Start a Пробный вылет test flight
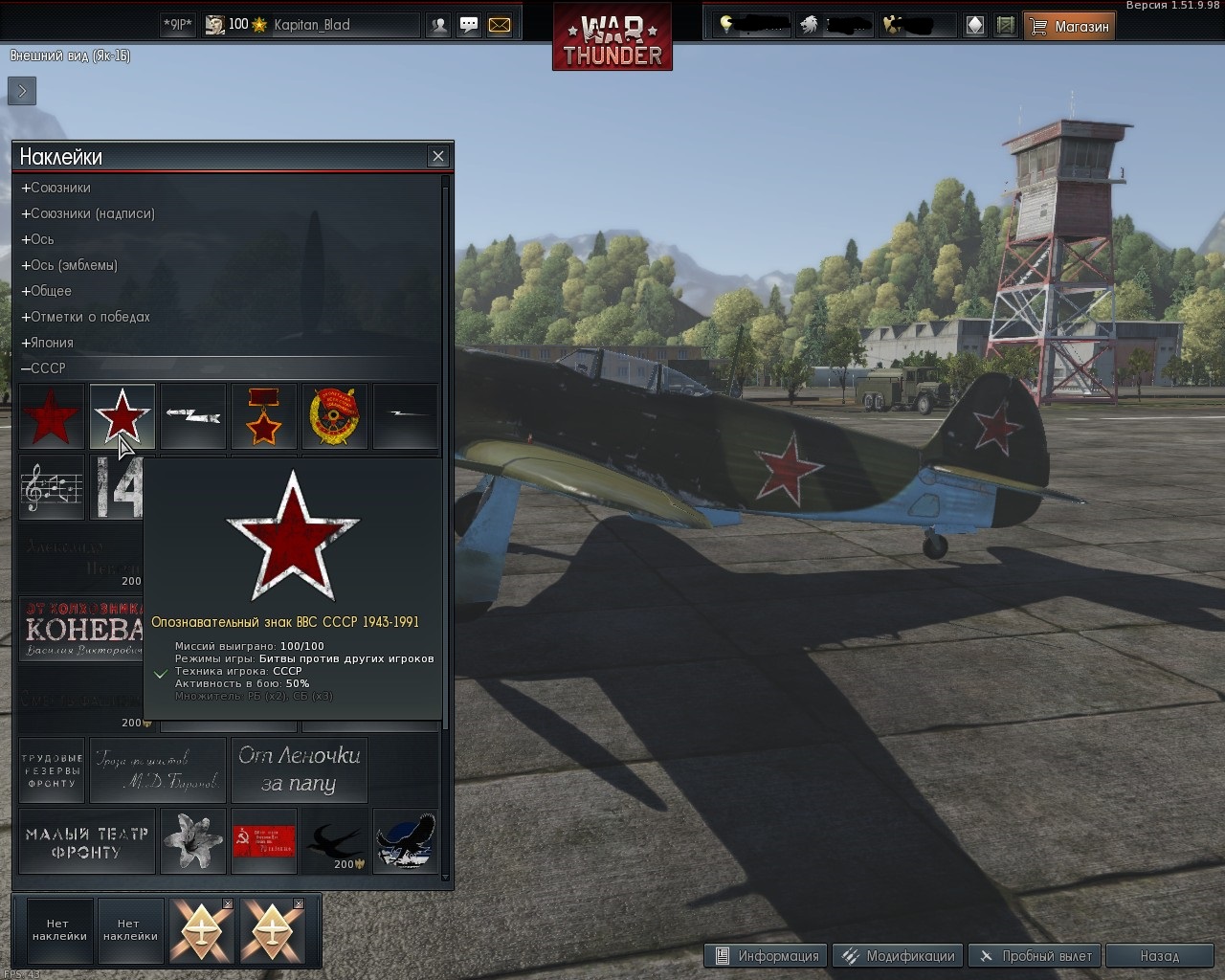This screenshot has width=1225, height=980. click(x=1036, y=955)
